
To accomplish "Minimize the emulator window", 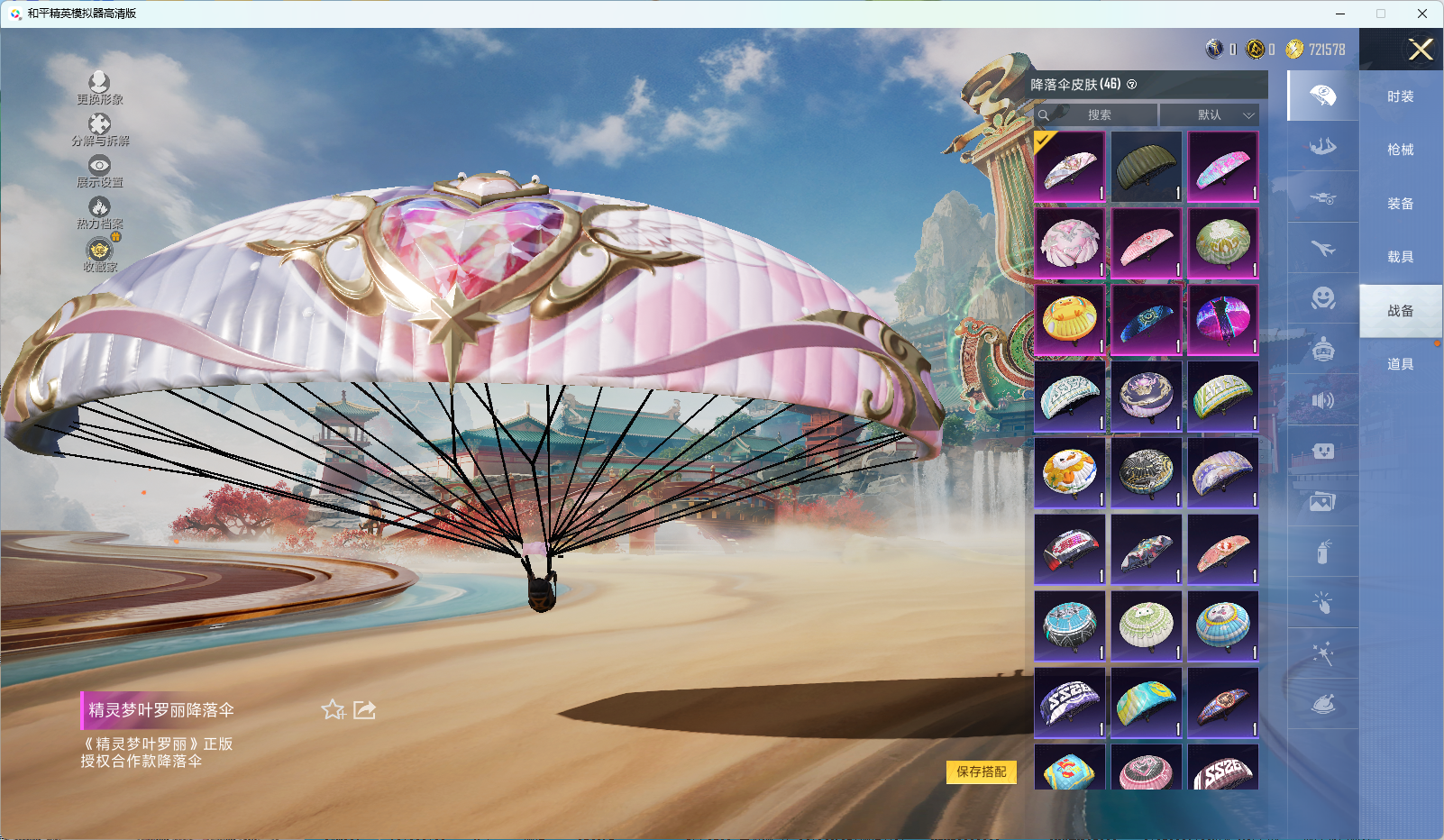I will [x=1340, y=14].
